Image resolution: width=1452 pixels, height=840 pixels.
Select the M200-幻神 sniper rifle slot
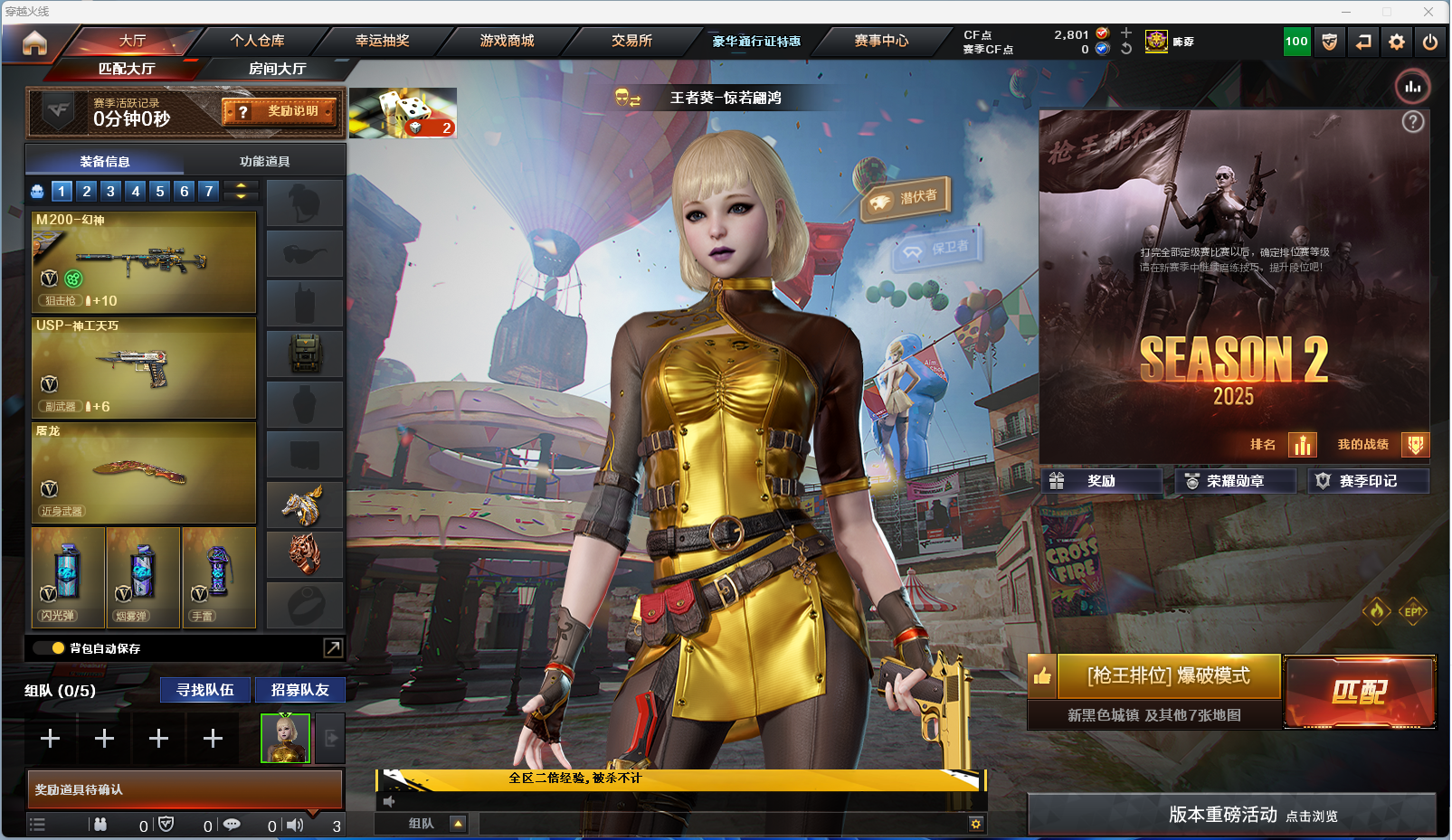(144, 262)
